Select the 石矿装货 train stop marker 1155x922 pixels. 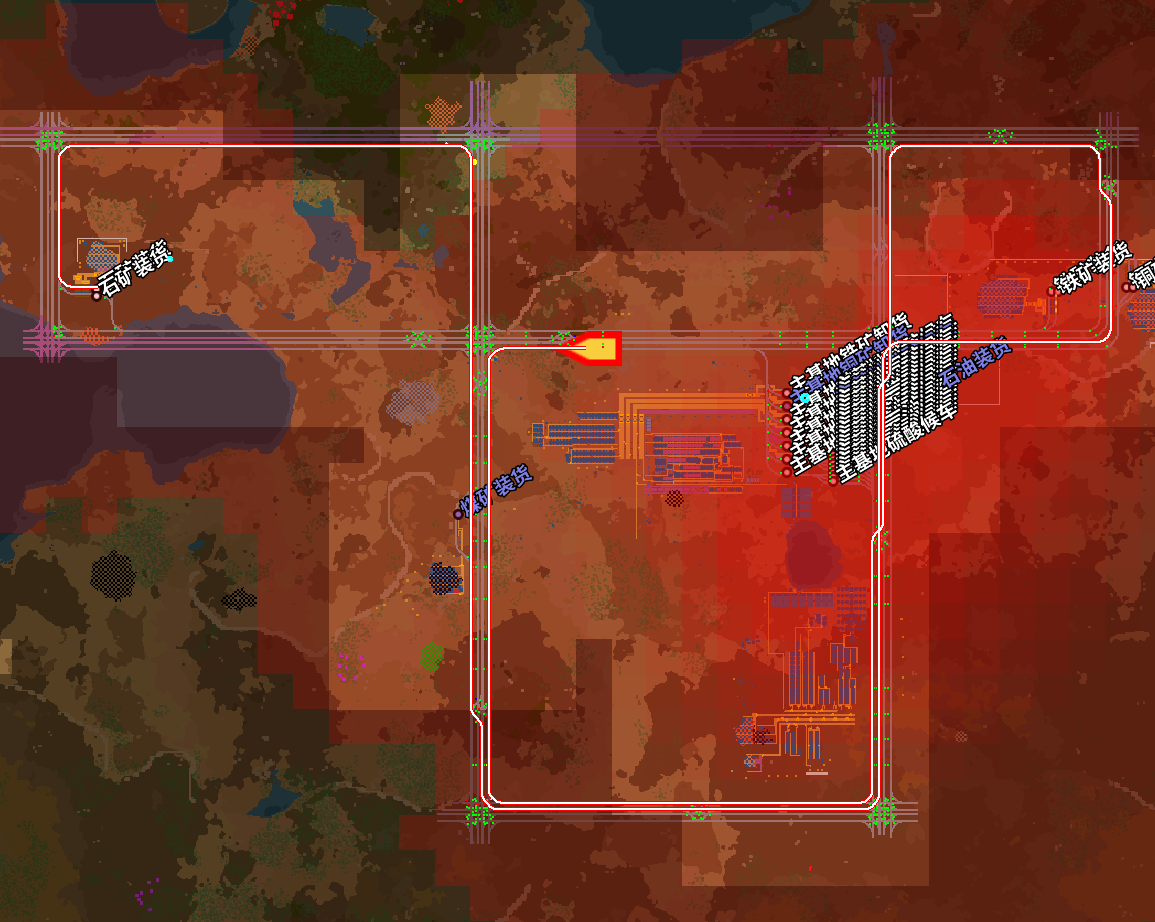point(97,295)
